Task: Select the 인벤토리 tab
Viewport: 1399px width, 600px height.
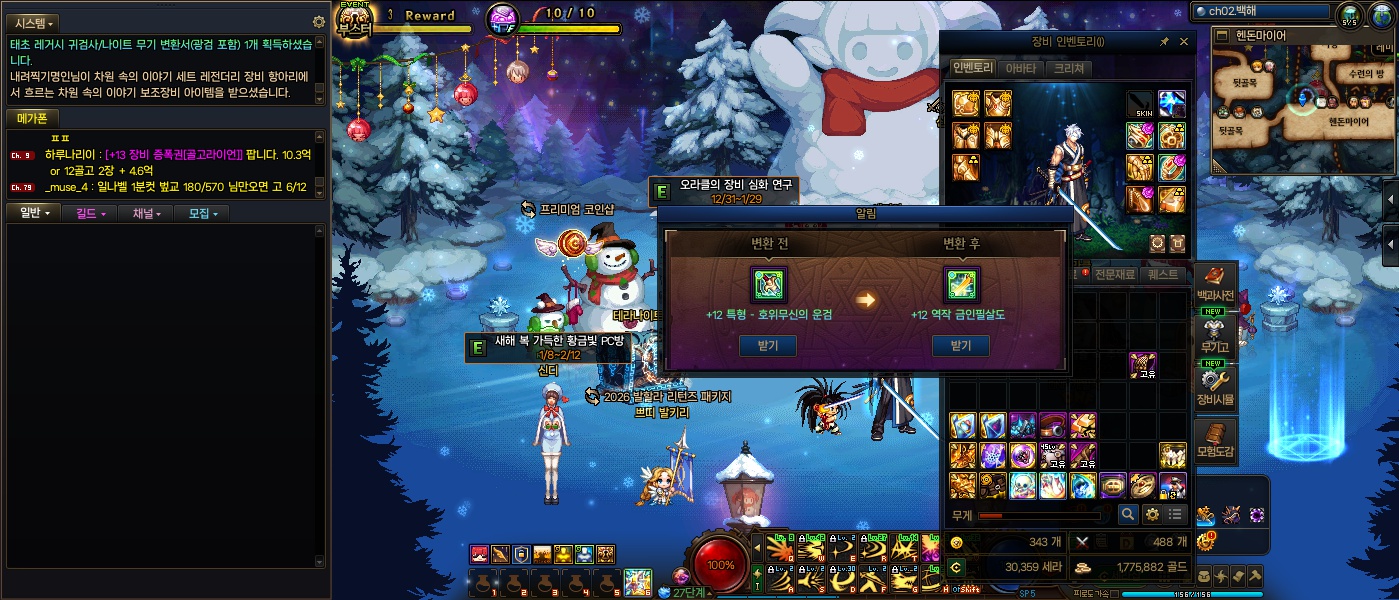Action: click(972, 69)
